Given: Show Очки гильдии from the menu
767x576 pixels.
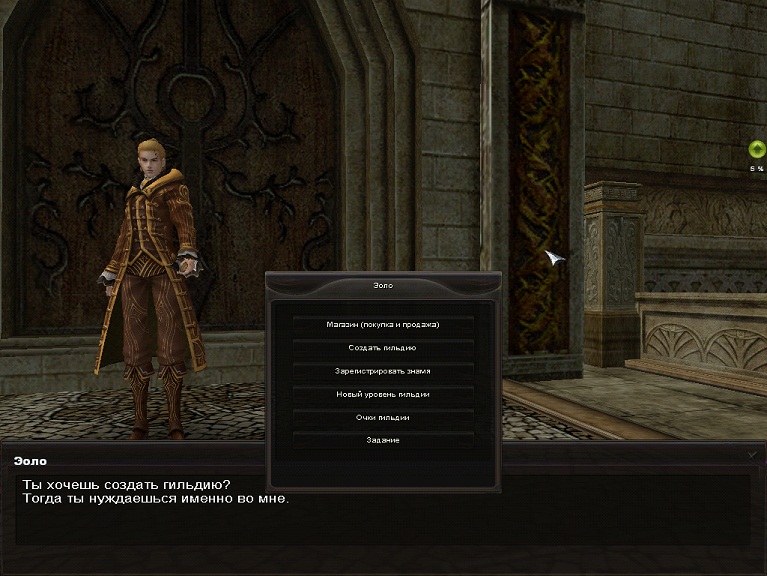Looking at the screenshot, I should click(383, 417).
